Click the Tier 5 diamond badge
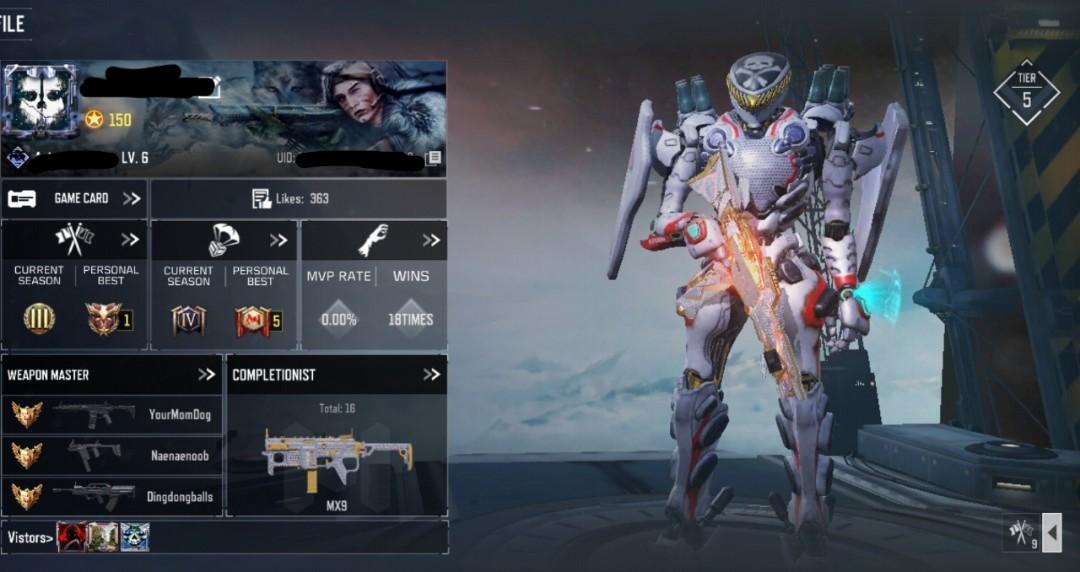 click(1026, 91)
